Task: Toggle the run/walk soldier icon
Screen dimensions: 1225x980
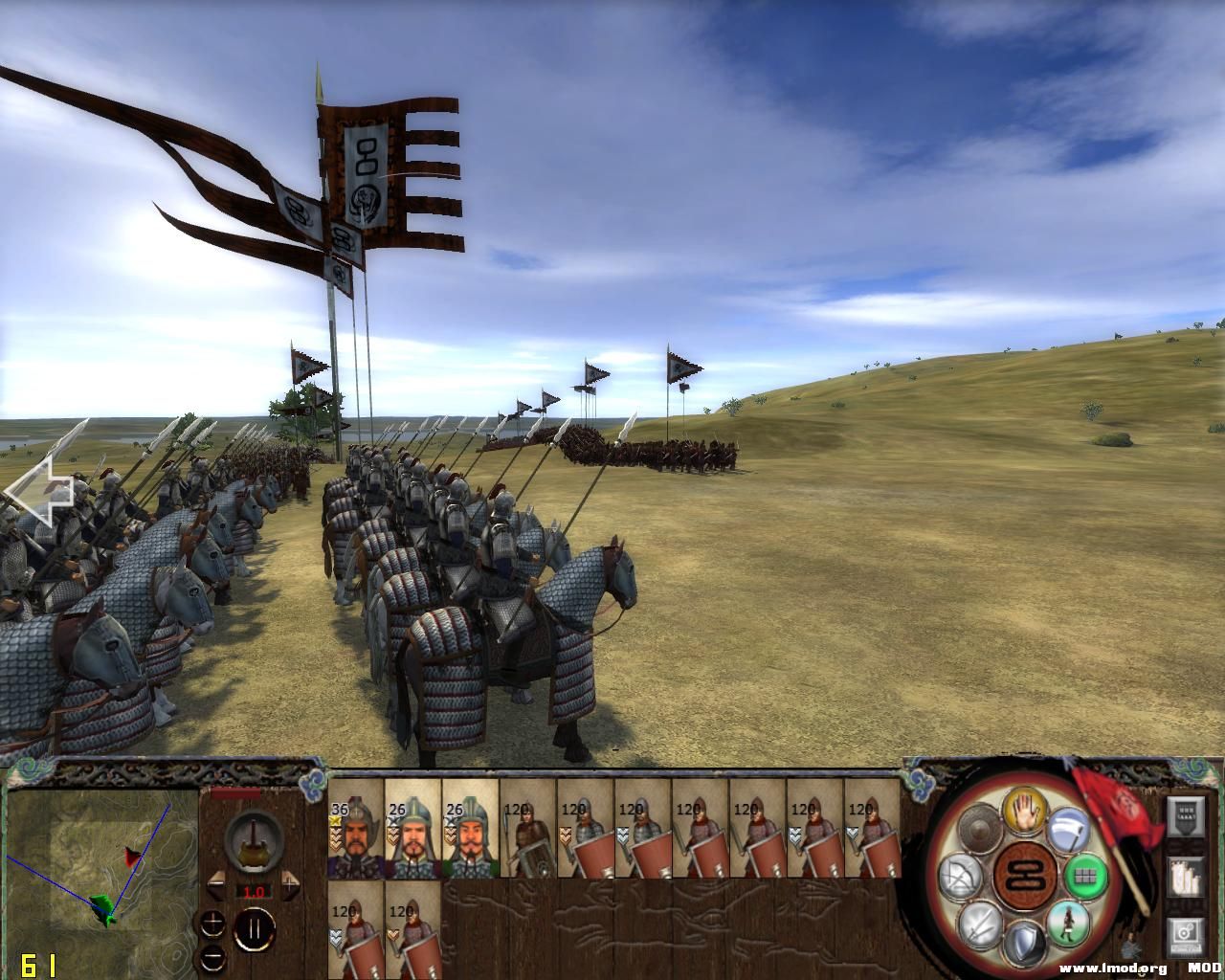Action: click(x=1066, y=923)
